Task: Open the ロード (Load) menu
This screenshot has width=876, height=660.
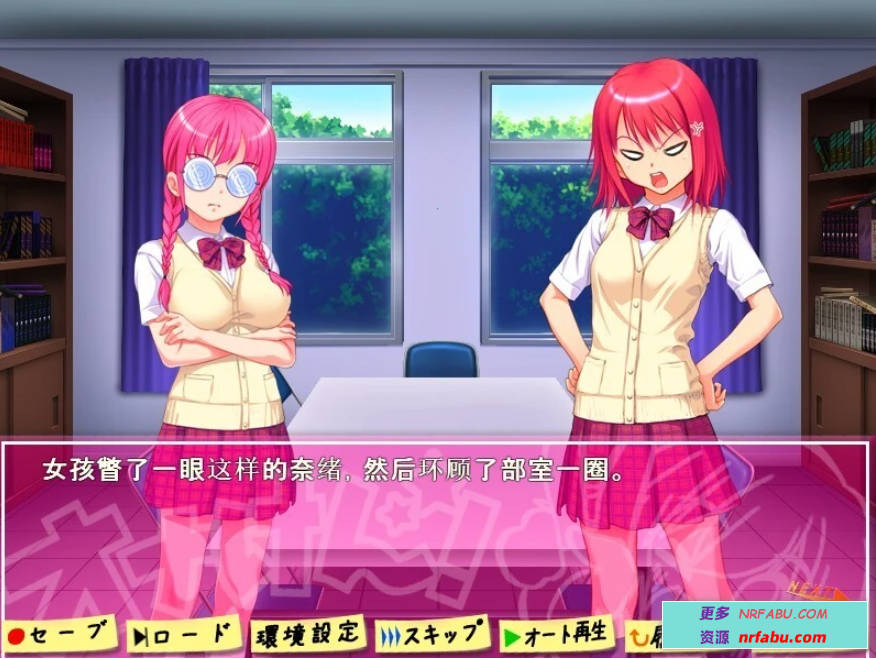Action: click(184, 633)
